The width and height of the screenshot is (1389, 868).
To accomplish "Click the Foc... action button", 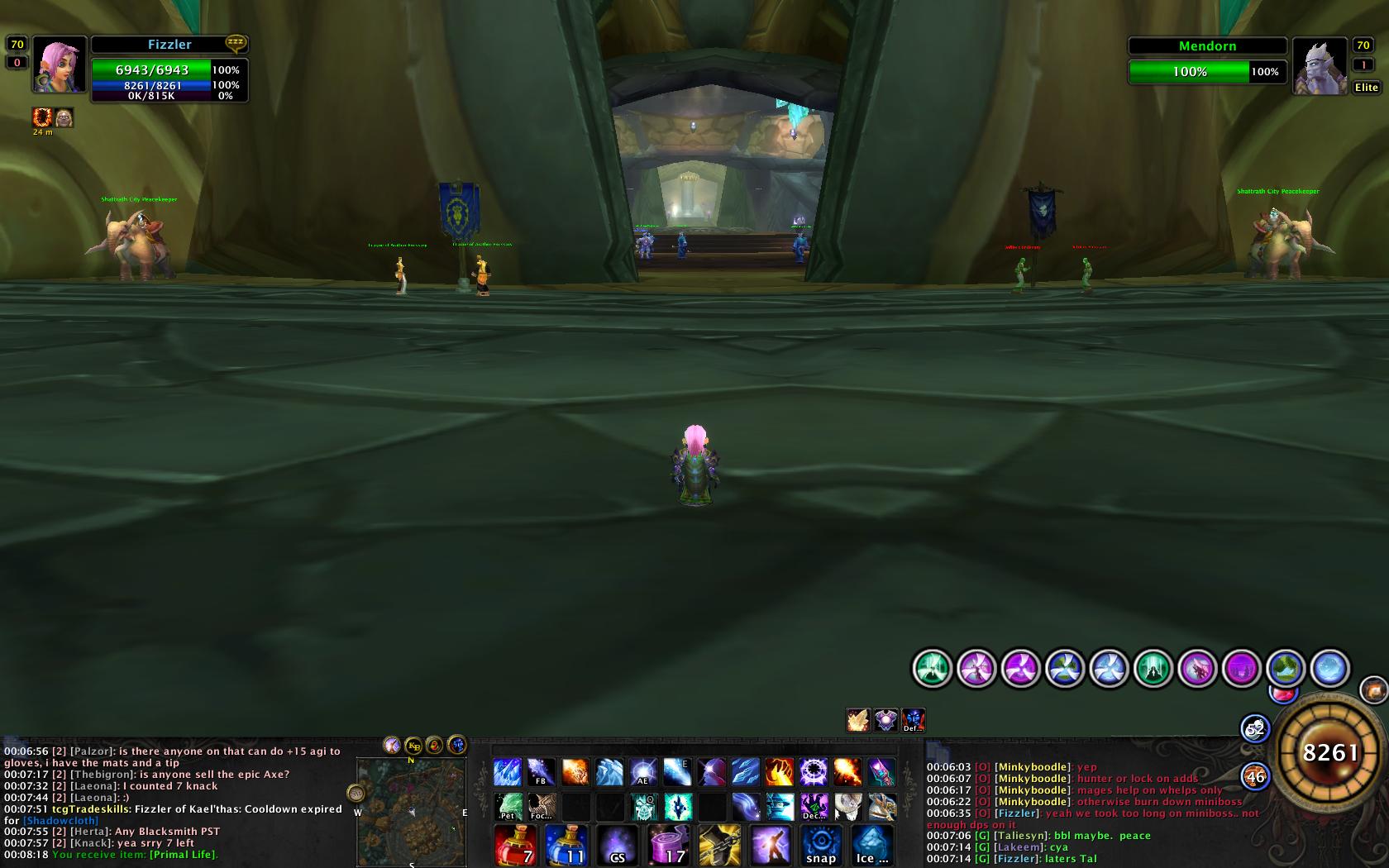I will [542, 806].
